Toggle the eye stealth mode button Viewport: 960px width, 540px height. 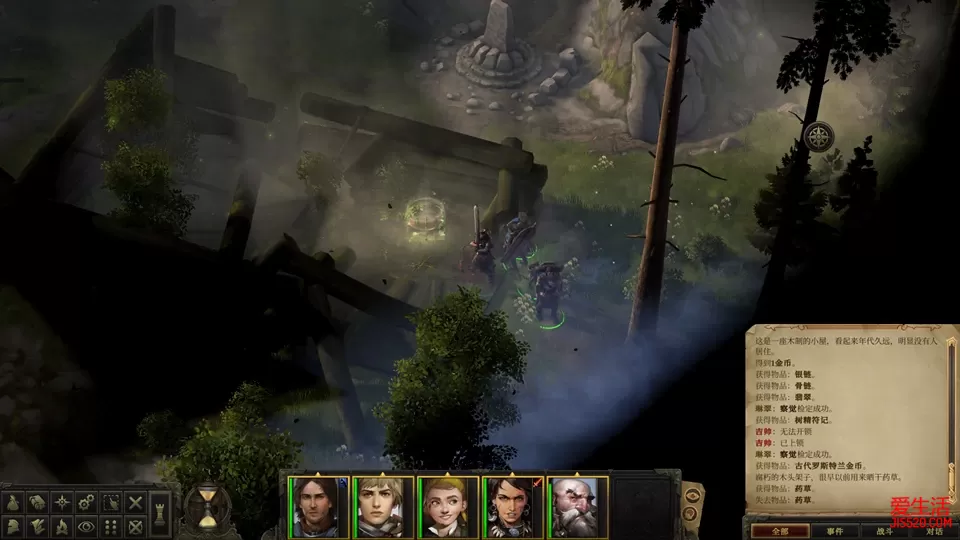point(86,526)
